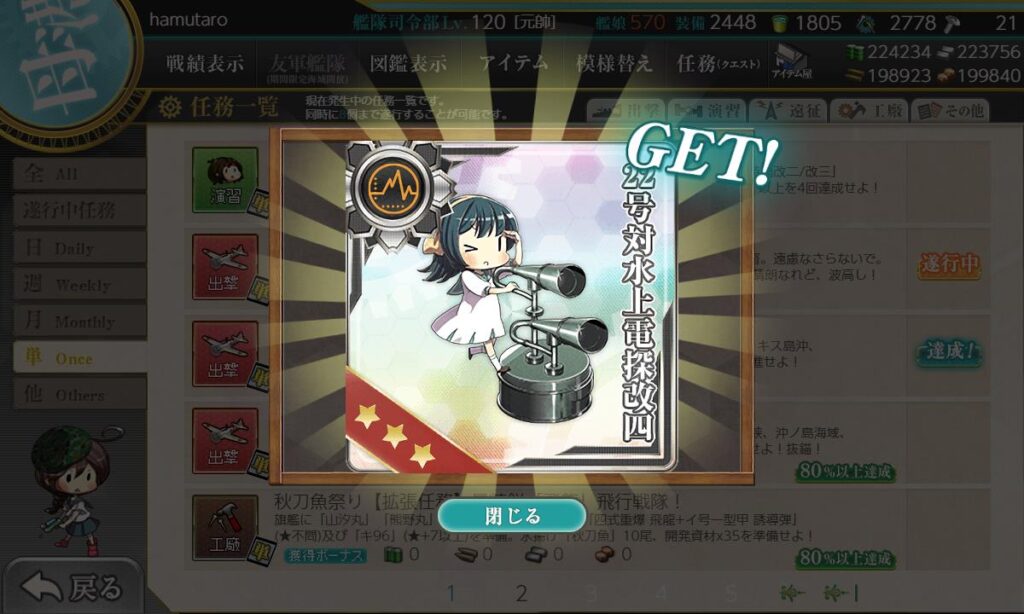Switch to the 他 Others quests

[x=78, y=395]
